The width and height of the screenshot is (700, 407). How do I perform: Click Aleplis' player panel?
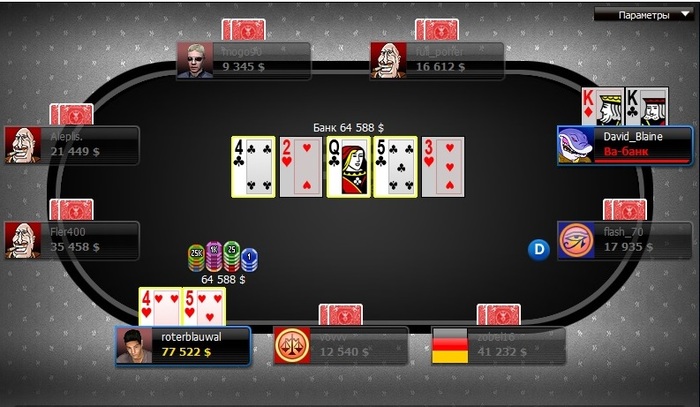tap(70, 145)
